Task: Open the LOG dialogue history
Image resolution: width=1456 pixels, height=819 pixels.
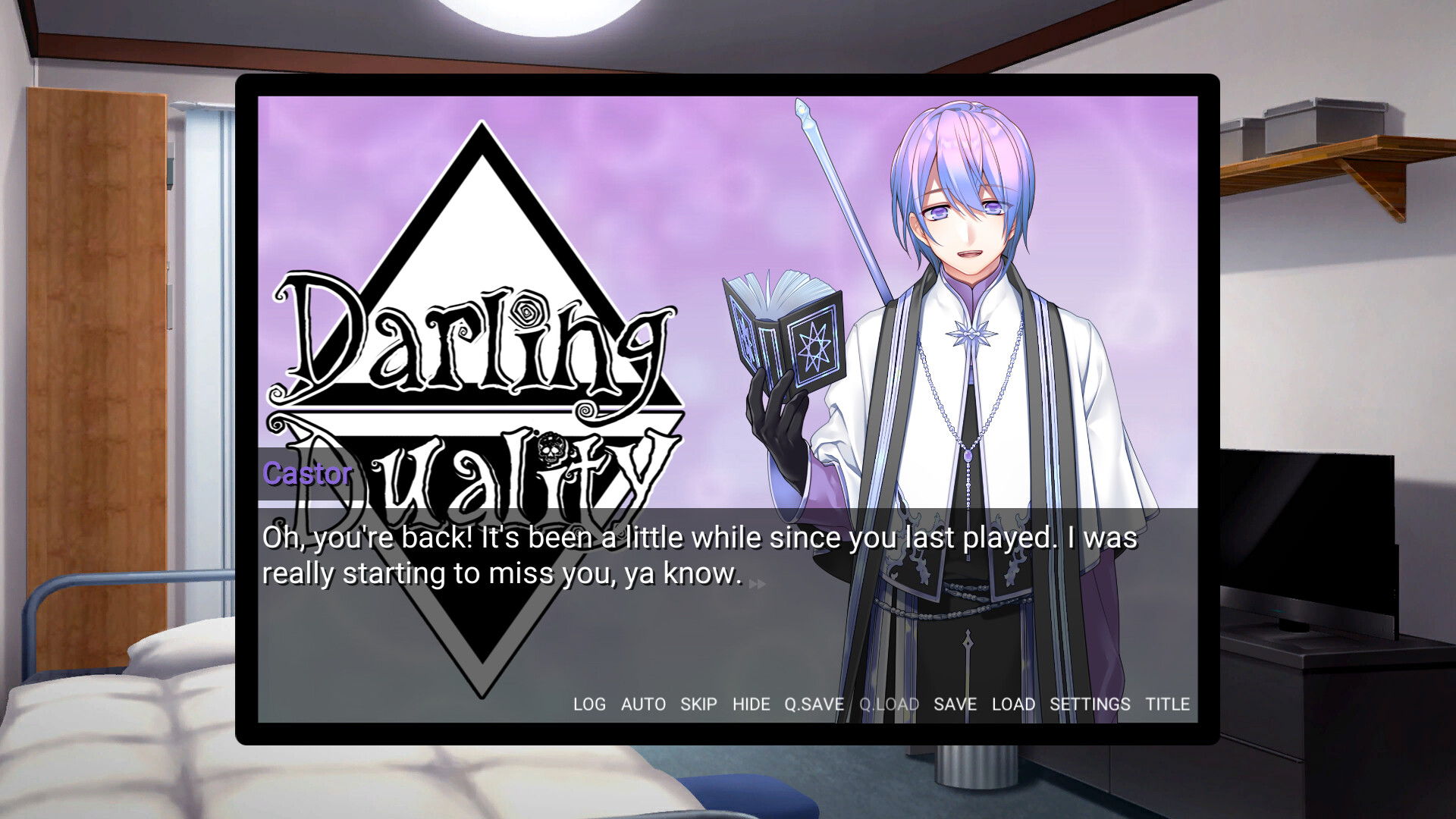Action: 590,704
